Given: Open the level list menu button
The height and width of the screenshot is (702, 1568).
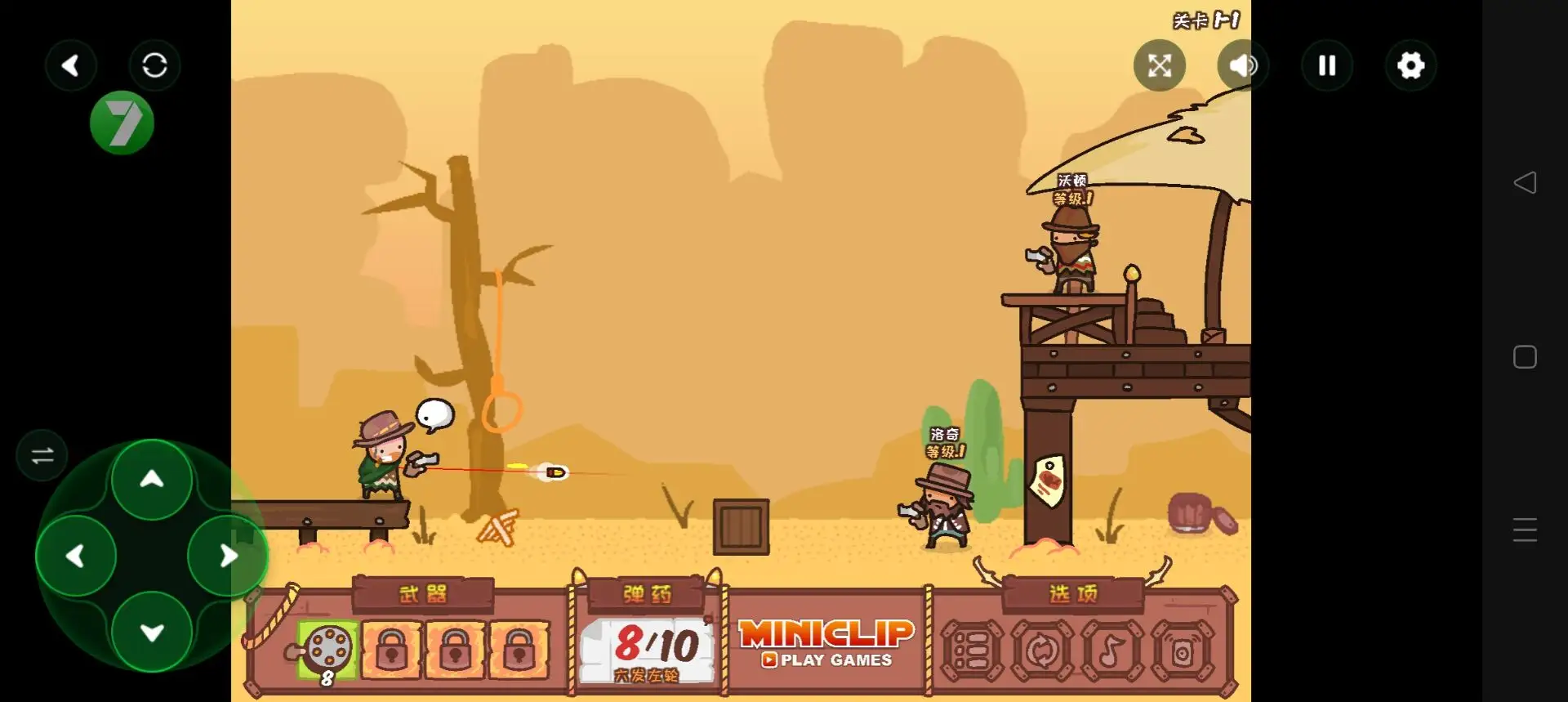Looking at the screenshot, I should point(972,651).
